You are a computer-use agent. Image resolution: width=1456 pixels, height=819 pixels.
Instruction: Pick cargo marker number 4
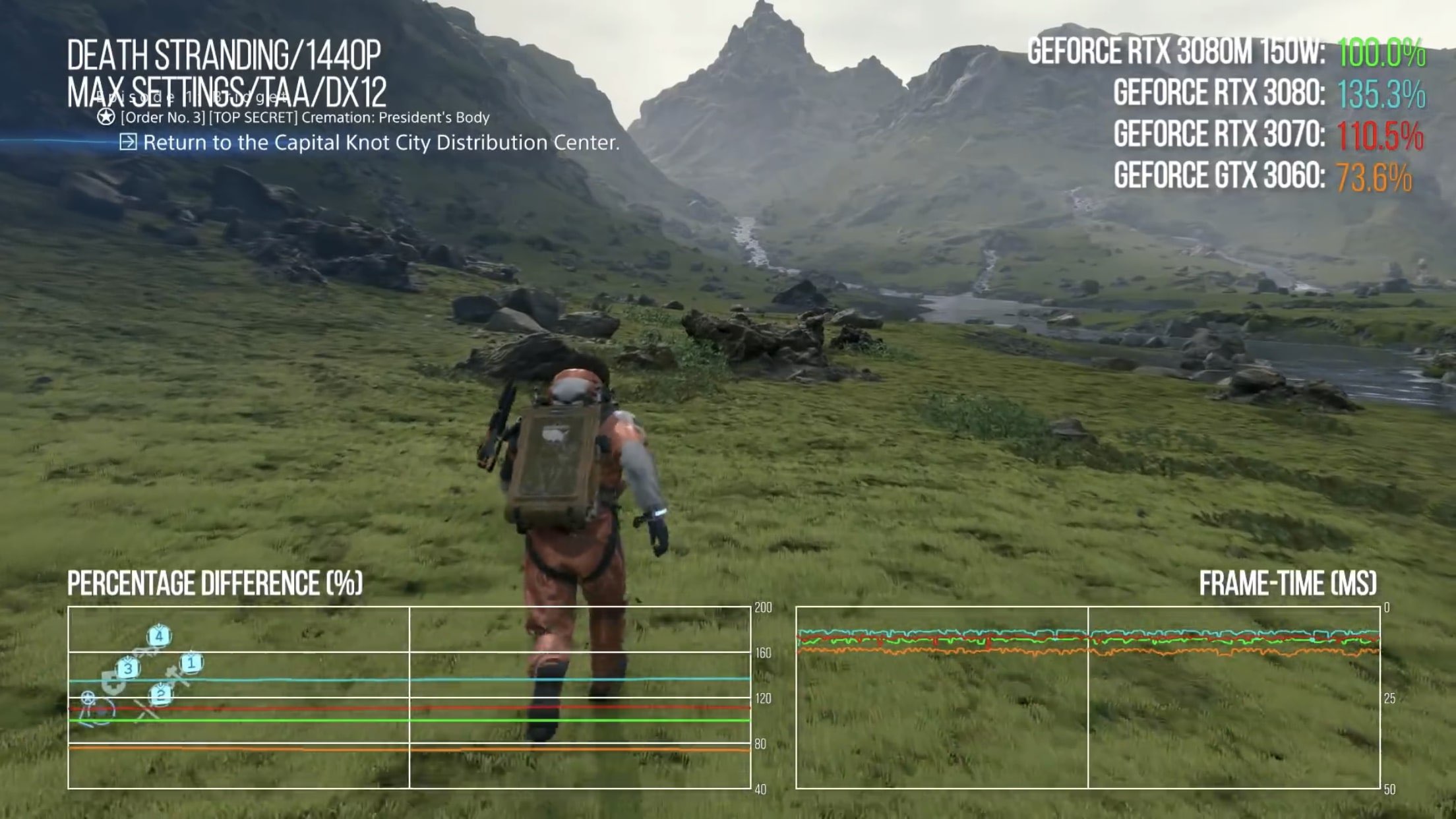[158, 636]
